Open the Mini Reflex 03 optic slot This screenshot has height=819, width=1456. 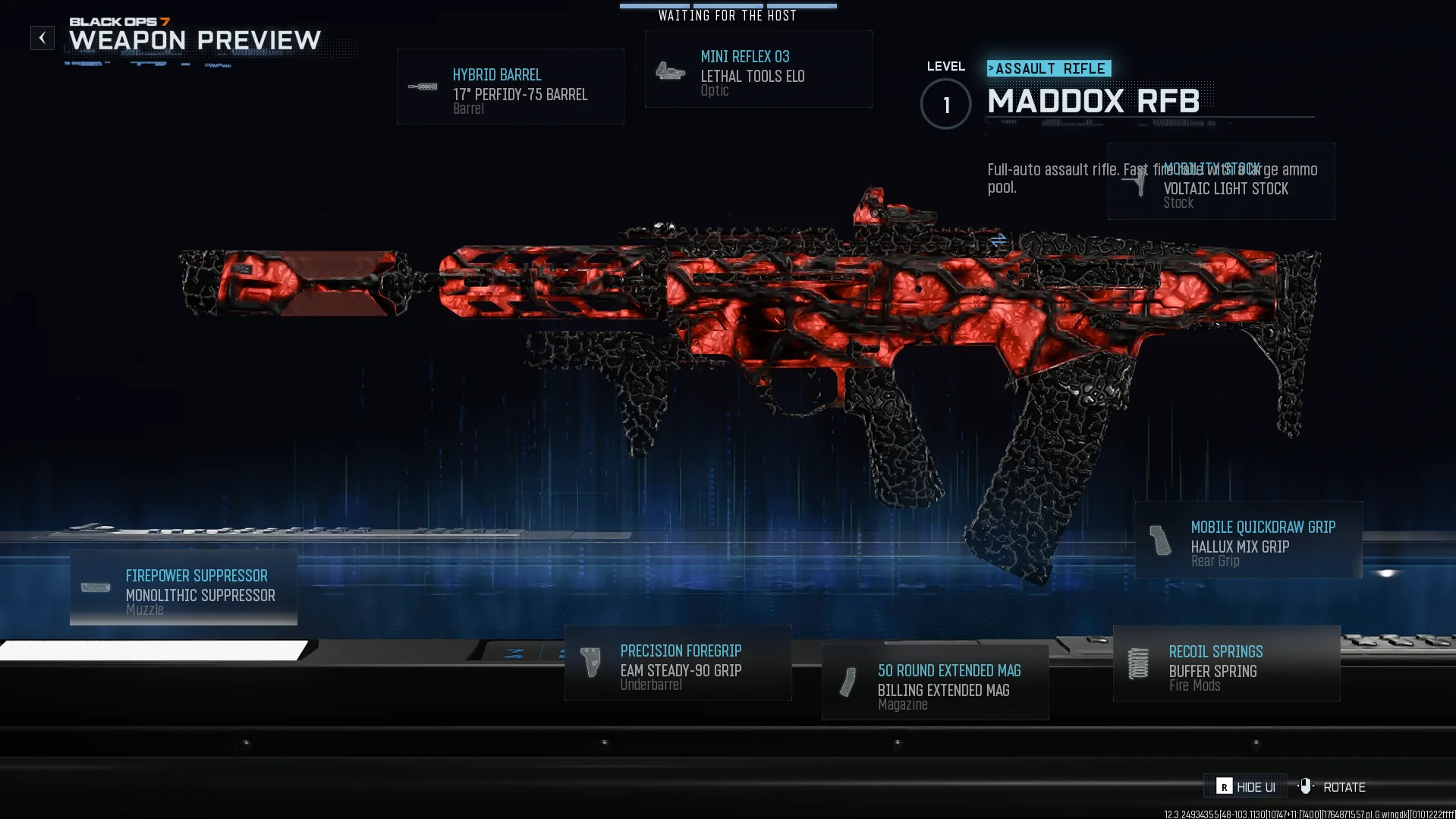758,70
